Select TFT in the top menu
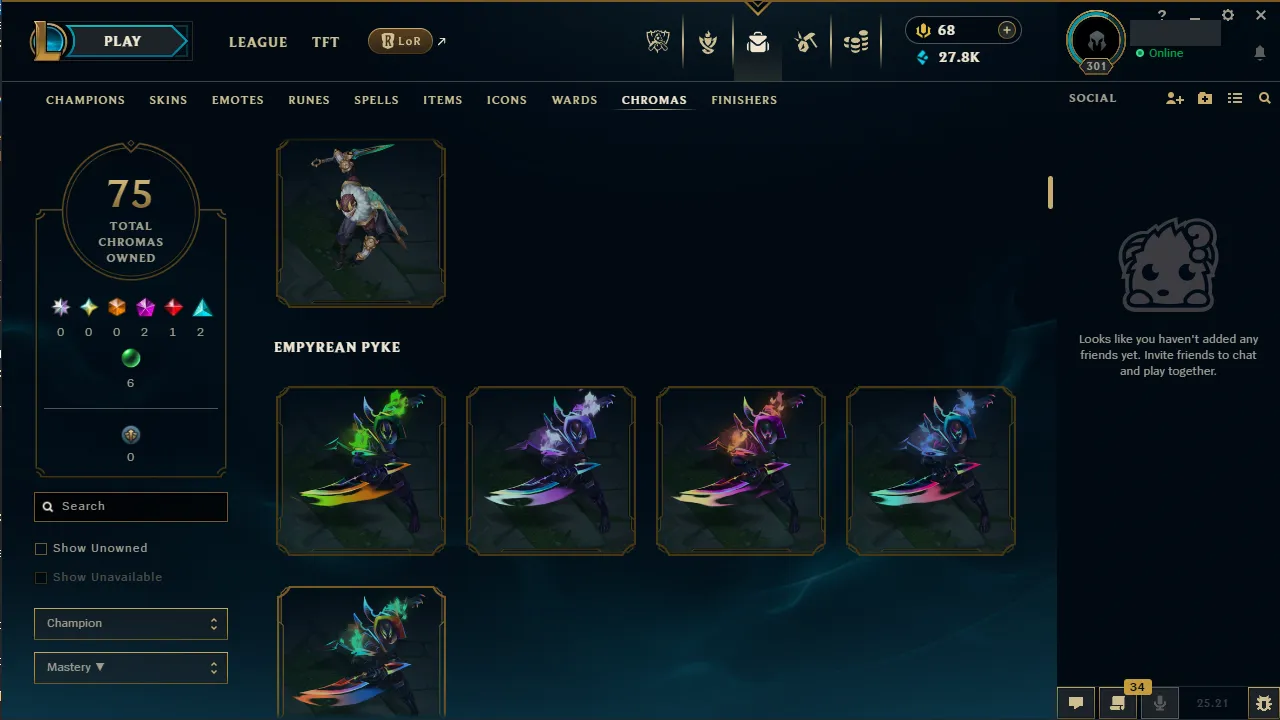The width and height of the screenshot is (1280, 720). coord(325,42)
